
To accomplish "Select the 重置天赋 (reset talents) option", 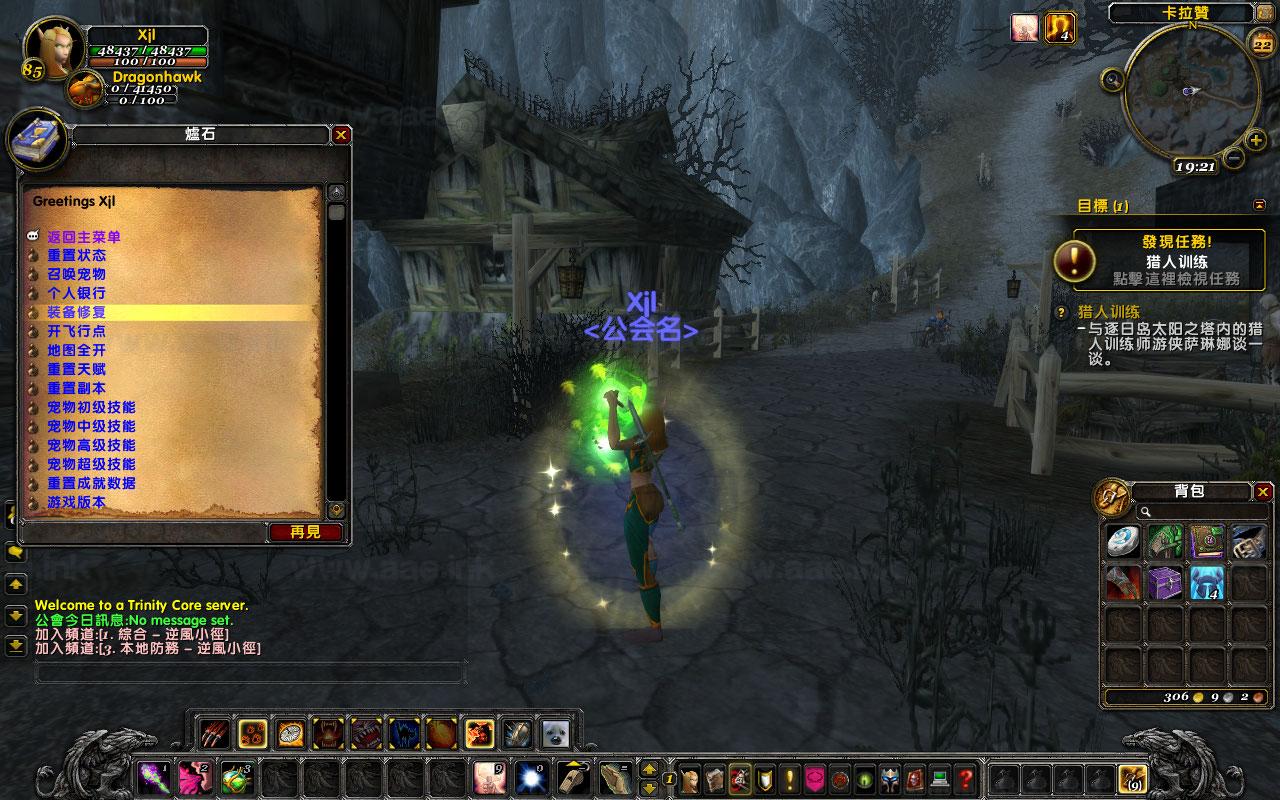I will [76, 369].
